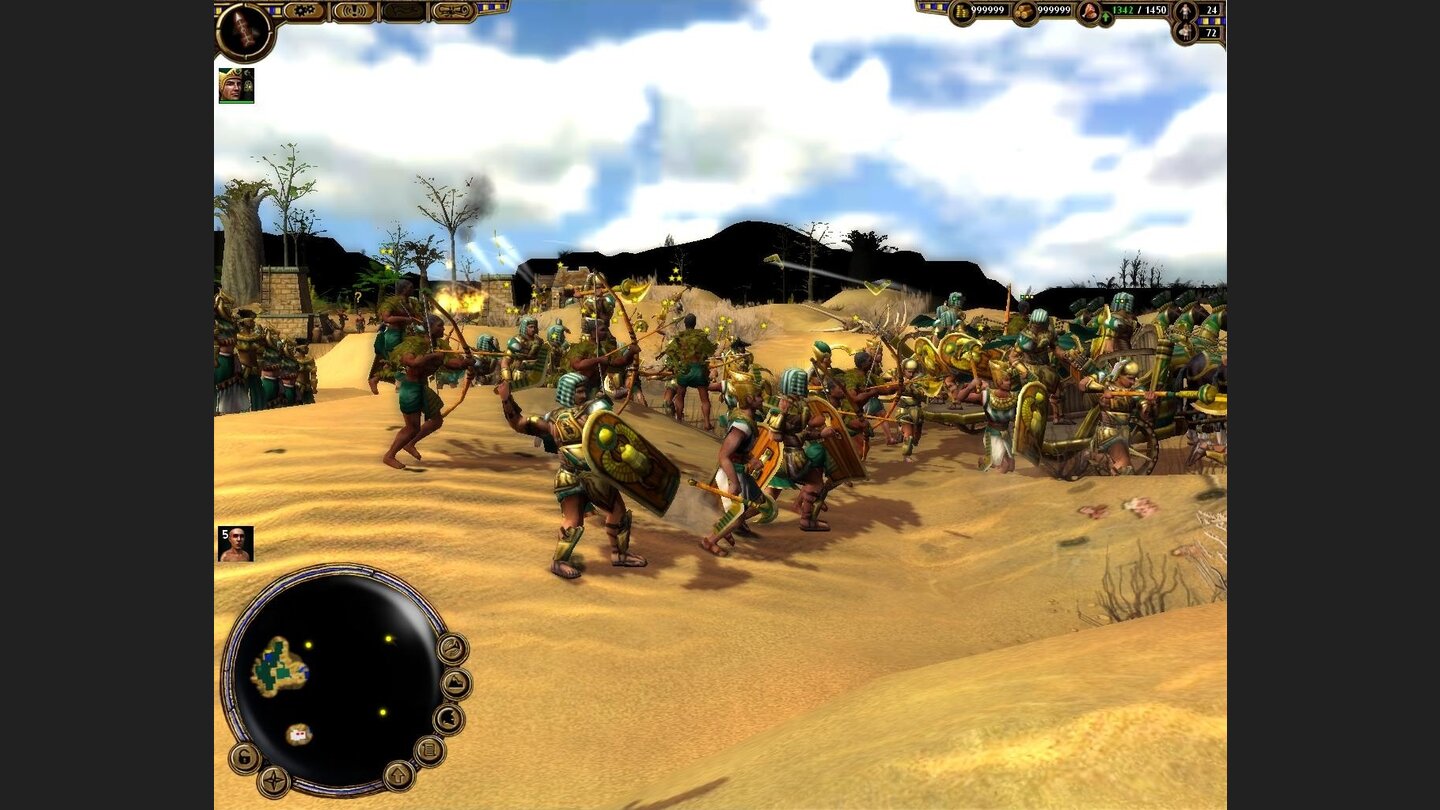Toggle the padlock lock icon below the minimap
This screenshot has height=810, width=1440.
[x=245, y=757]
